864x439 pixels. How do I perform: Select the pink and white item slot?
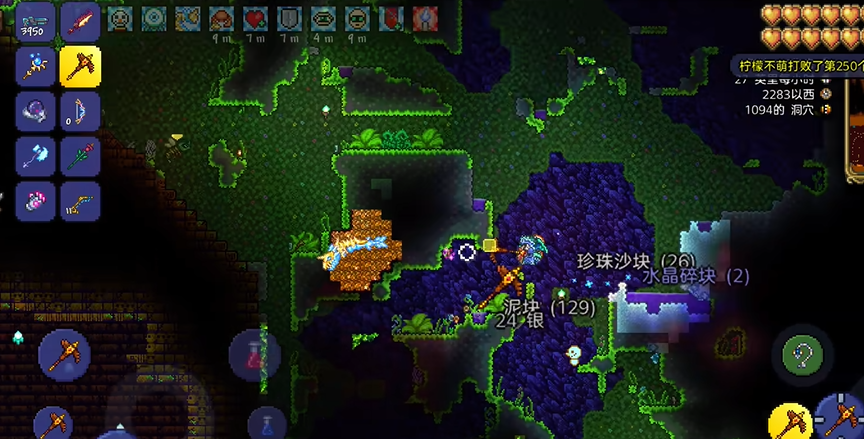36,200
